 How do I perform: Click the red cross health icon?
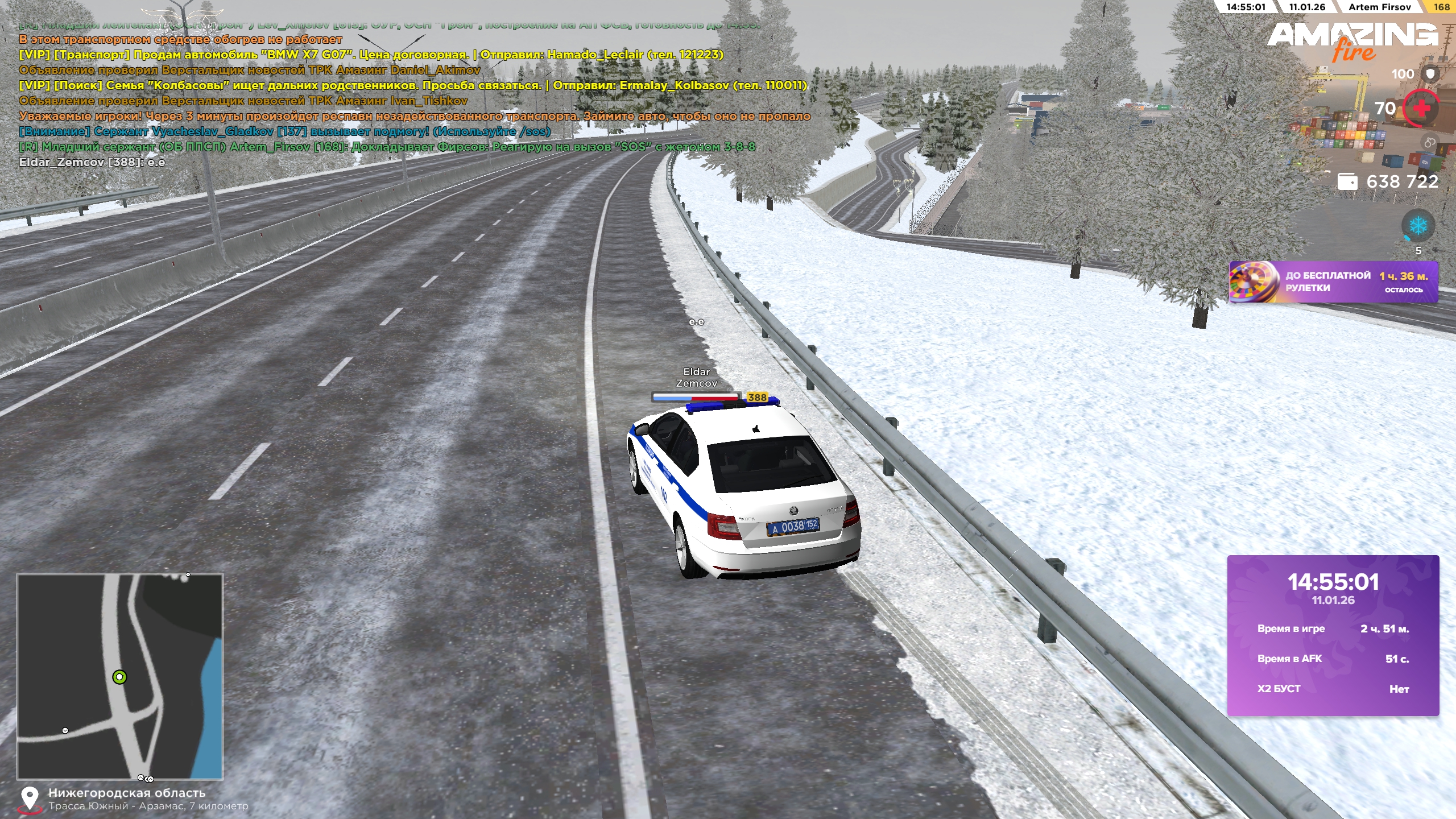(1420, 108)
